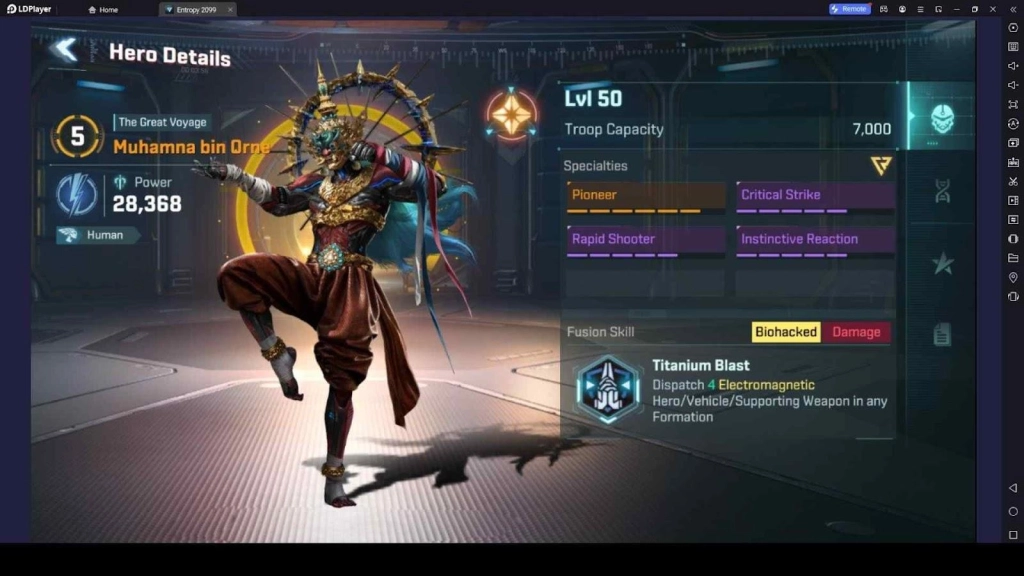Switch to the DNA helix tab
Viewport: 1024px width, 576px height.
click(x=942, y=191)
